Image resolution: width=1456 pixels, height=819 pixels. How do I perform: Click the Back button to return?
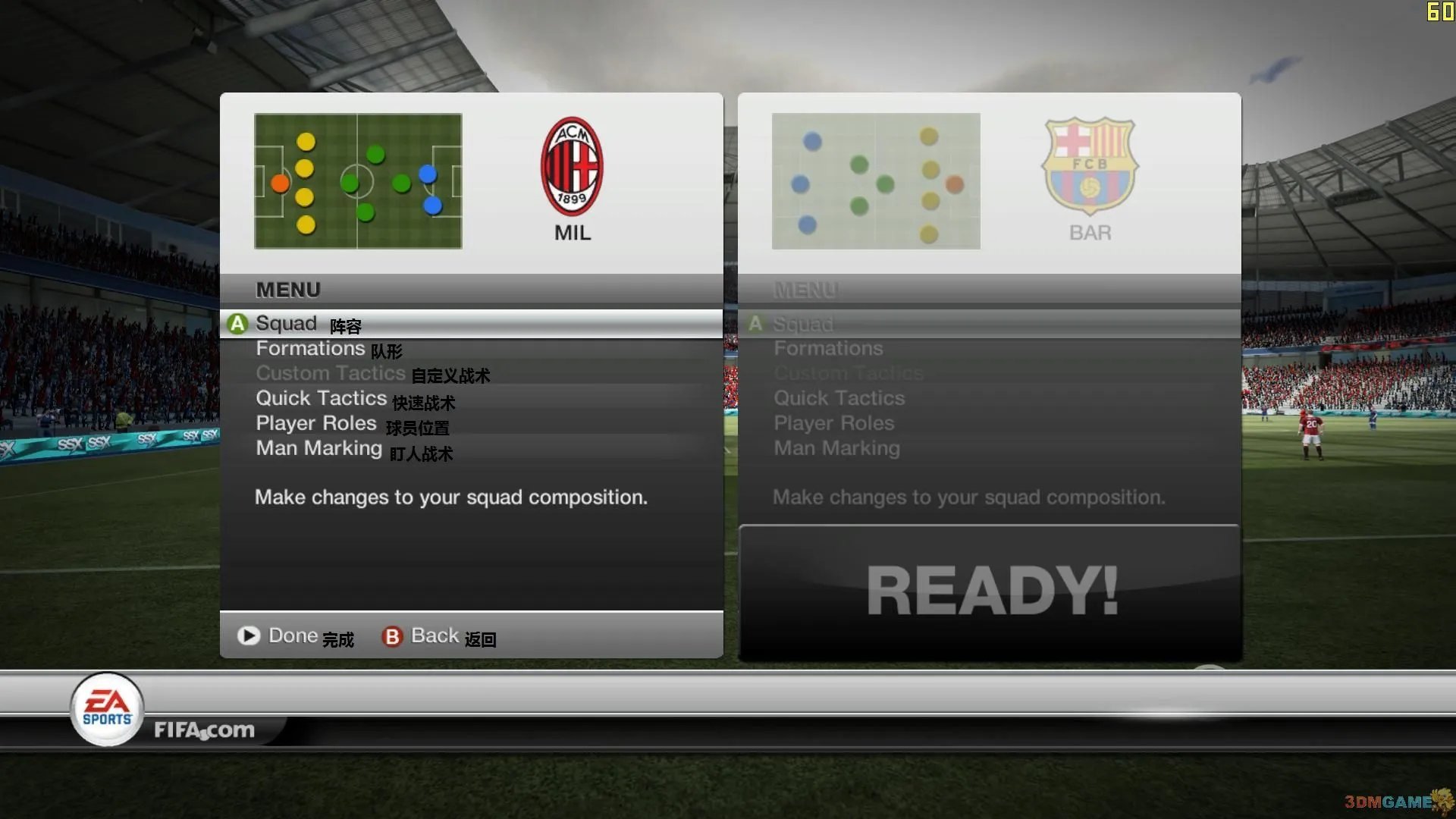point(433,635)
